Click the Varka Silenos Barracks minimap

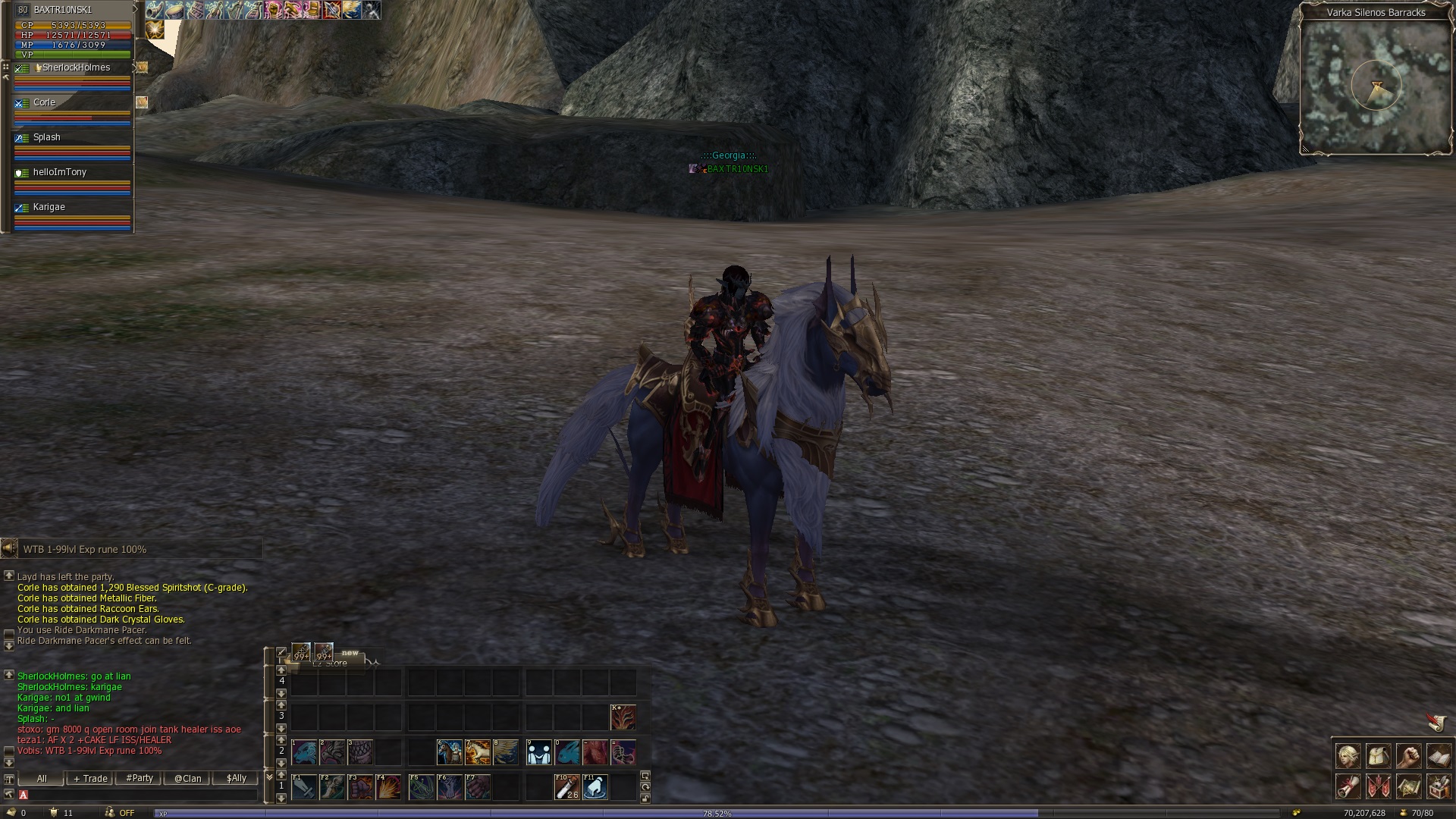1376,87
